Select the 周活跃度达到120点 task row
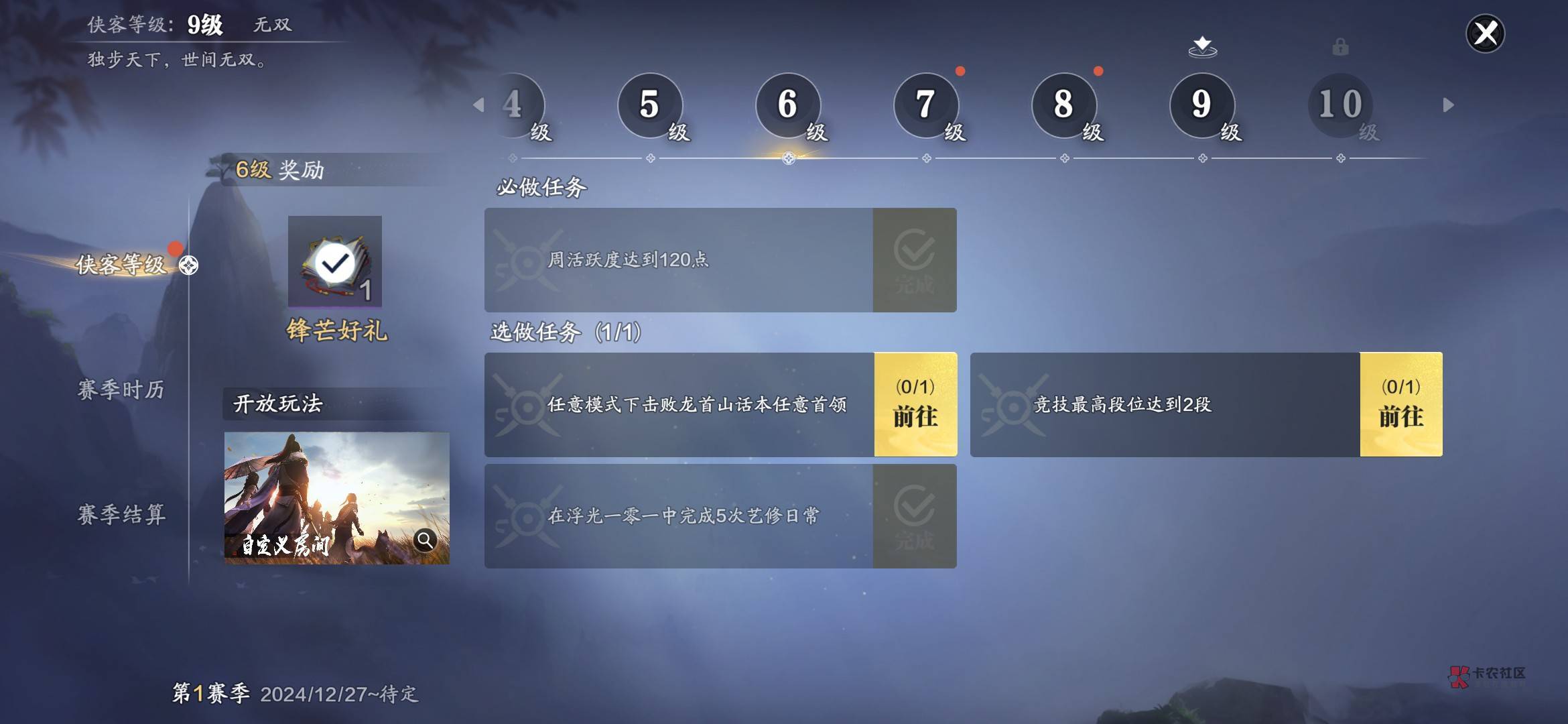The image size is (1568, 724). coord(678,260)
